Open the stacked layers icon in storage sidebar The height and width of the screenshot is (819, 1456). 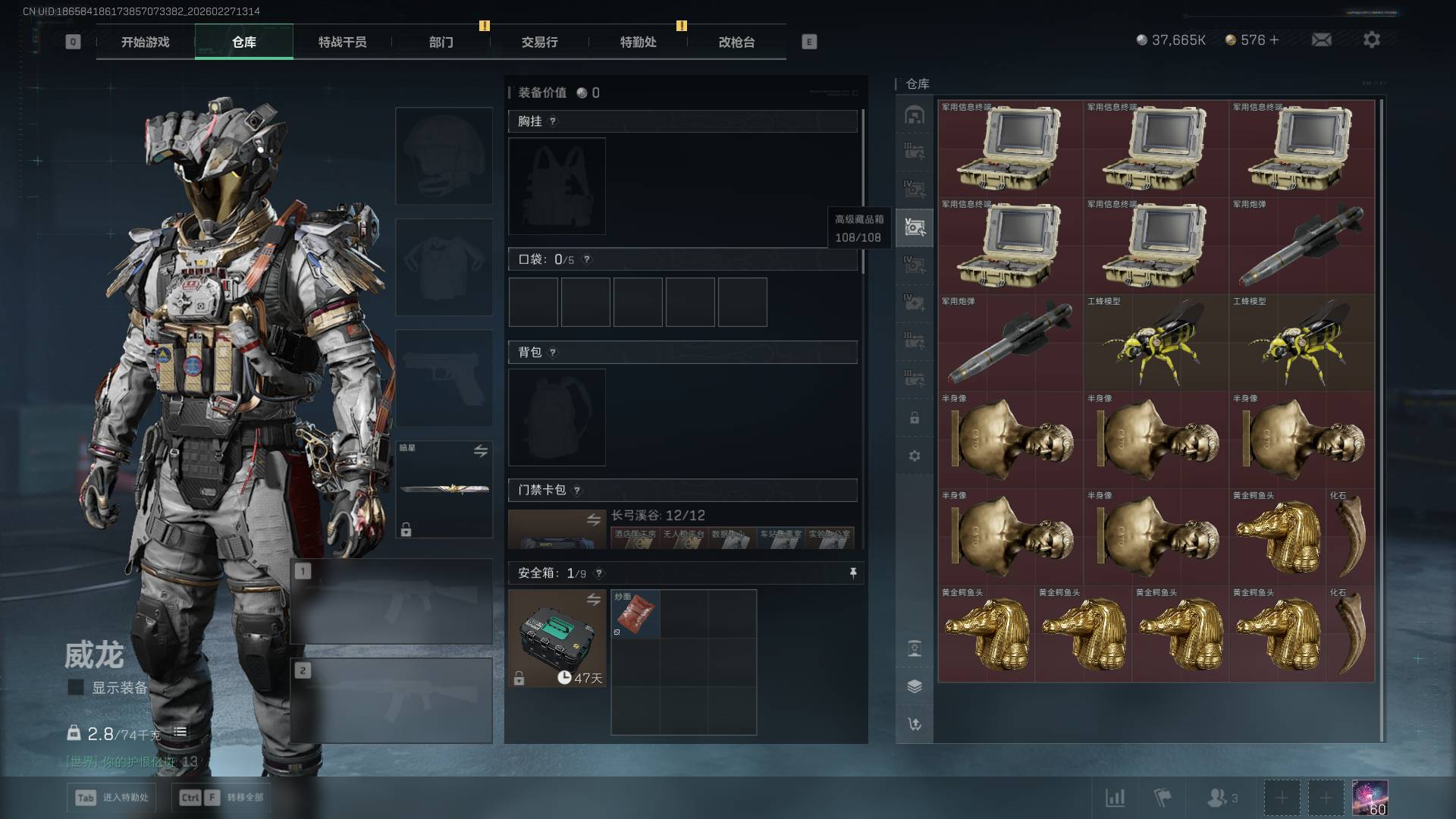tap(915, 686)
